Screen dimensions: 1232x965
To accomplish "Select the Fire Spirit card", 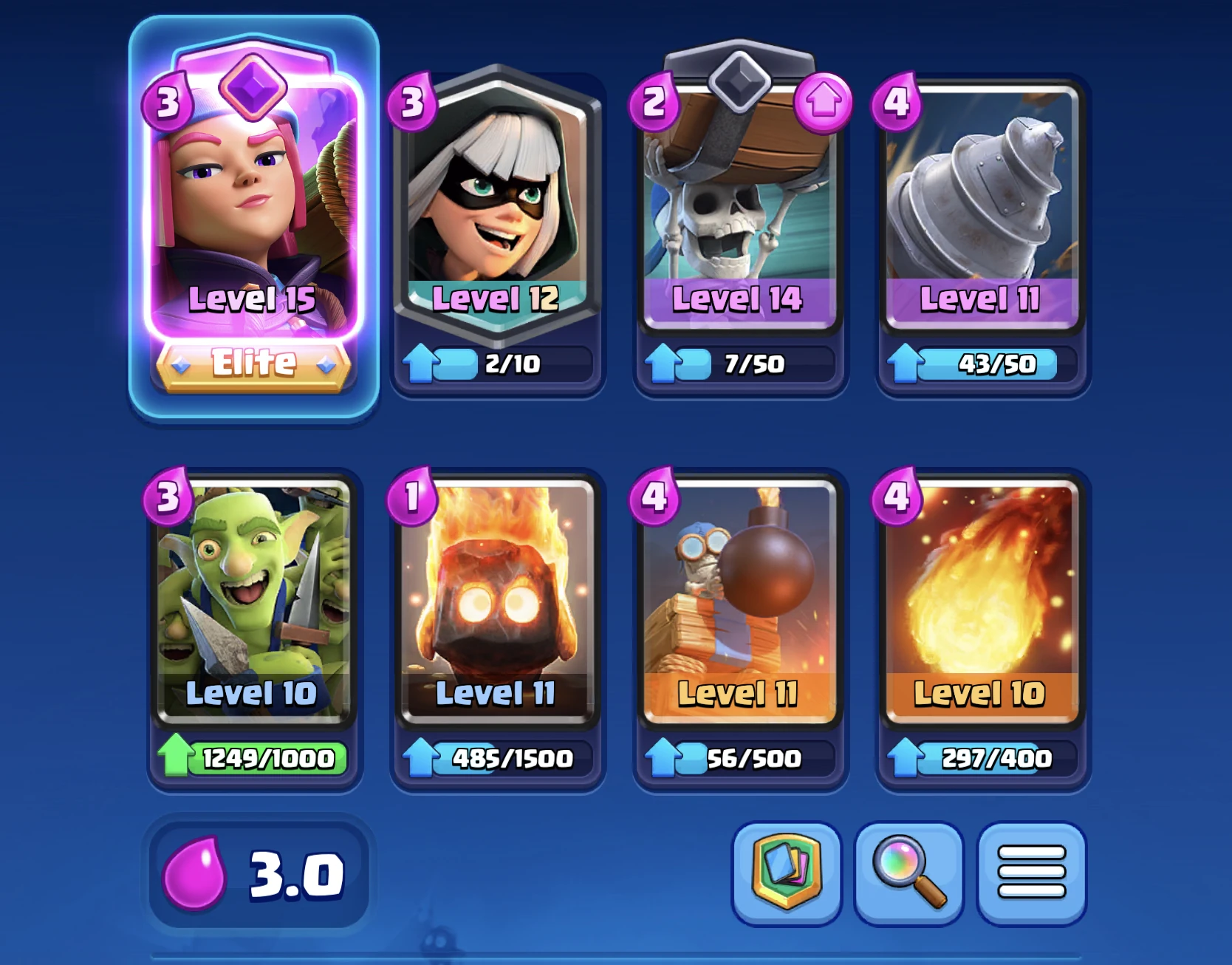I will [495, 606].
